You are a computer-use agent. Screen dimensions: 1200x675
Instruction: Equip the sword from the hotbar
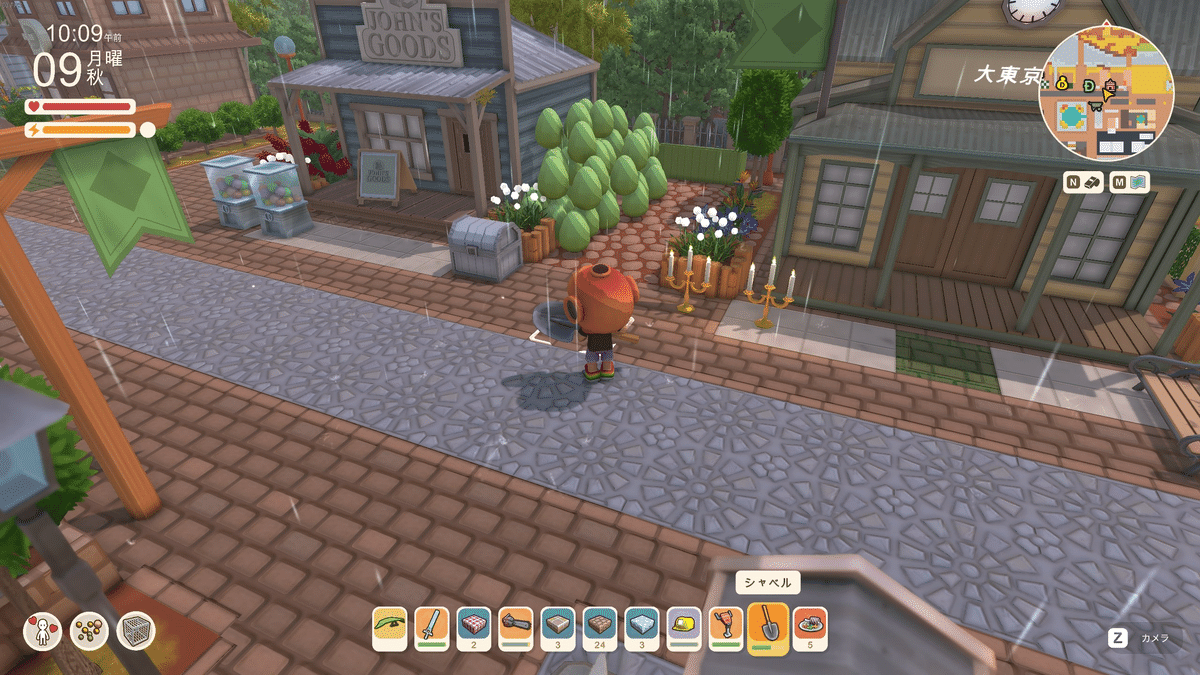(432, 627)
